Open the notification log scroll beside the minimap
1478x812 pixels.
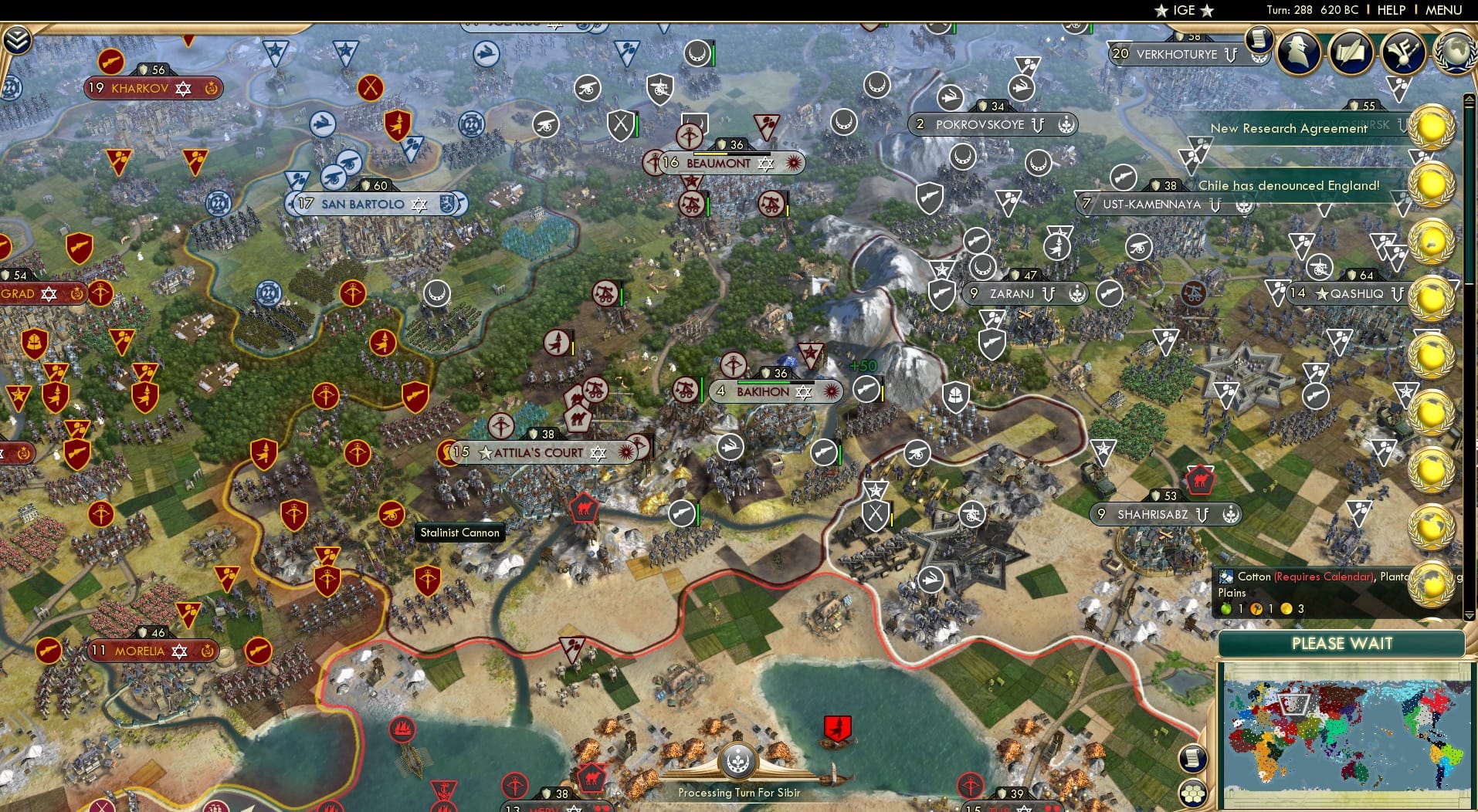tap(1194, 758)
